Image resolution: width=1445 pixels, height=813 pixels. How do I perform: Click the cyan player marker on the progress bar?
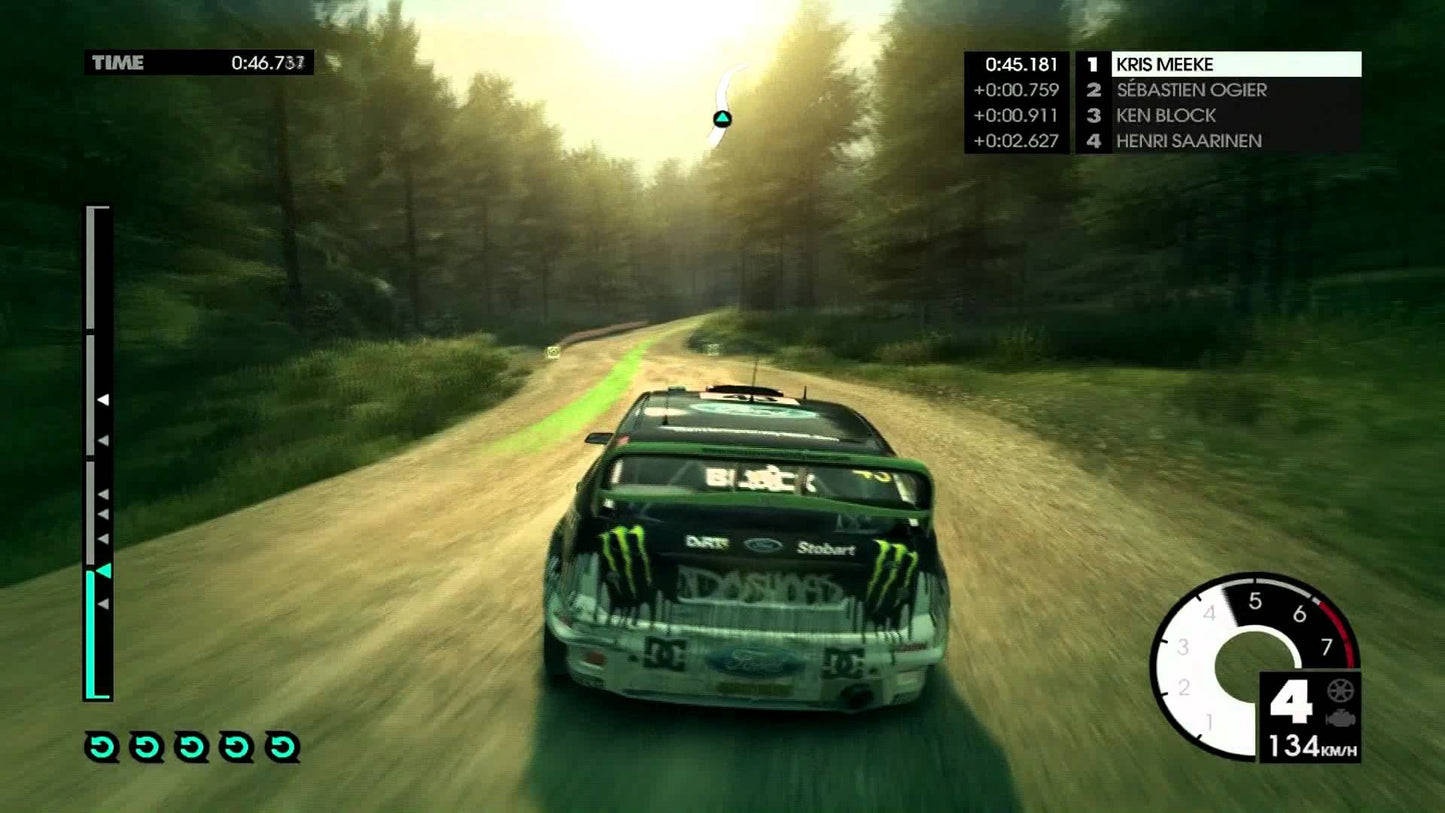pos(103,570)
